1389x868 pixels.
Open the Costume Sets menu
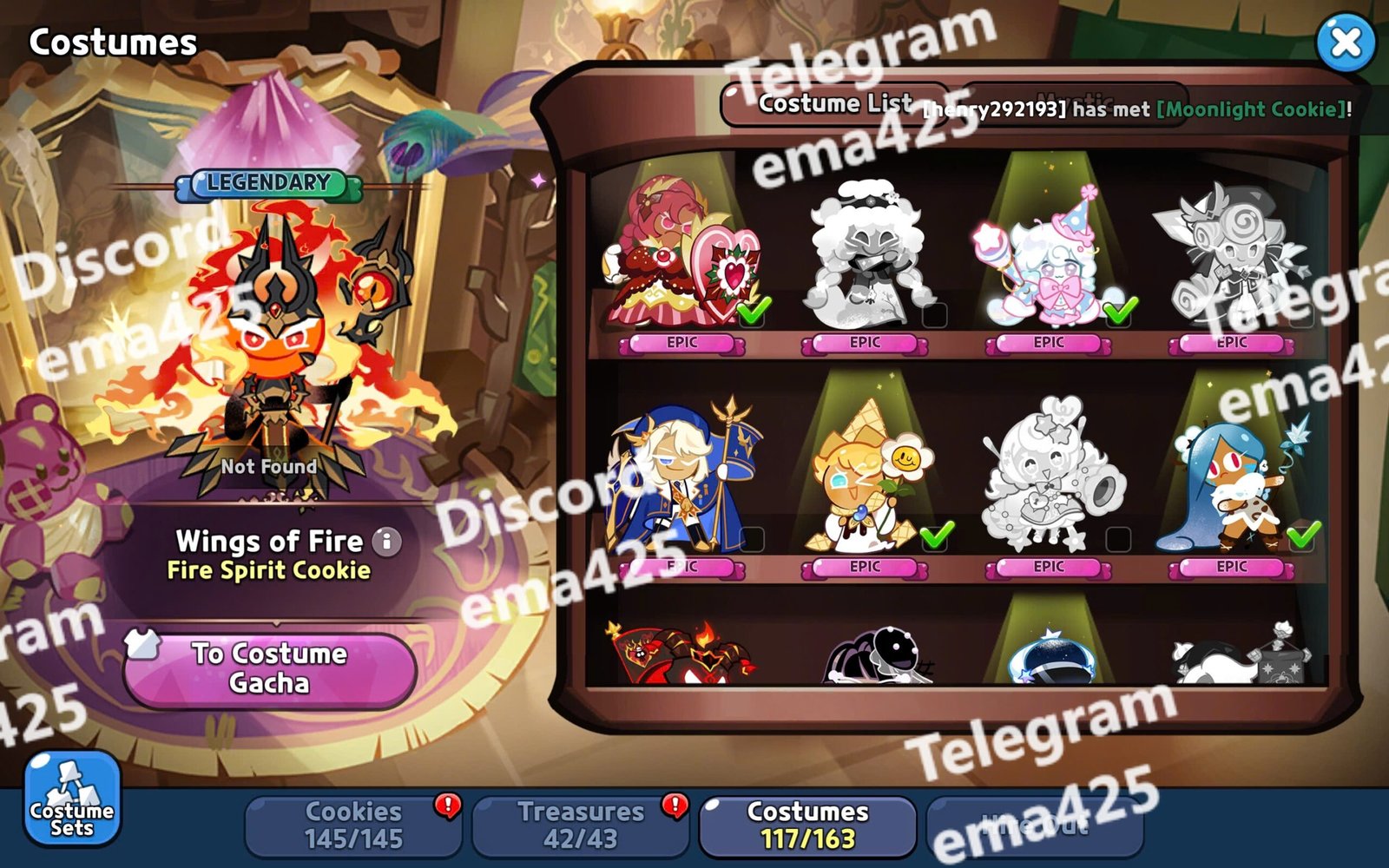click(72, 799)
